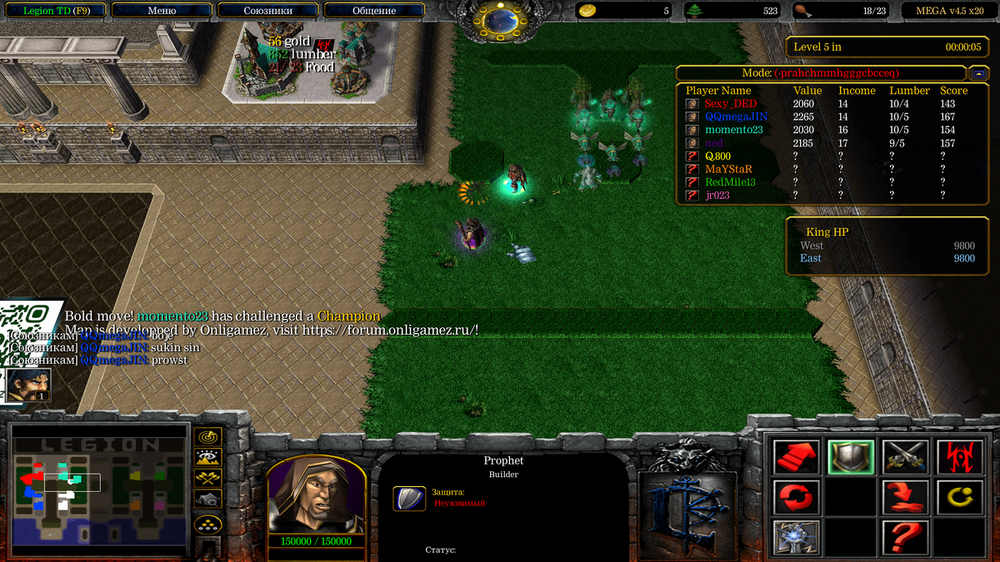The height and width of the screenshot is (562, 1000).
Task: Toggle the minimap creep camp display button
Action: click(x=208, y=499)
